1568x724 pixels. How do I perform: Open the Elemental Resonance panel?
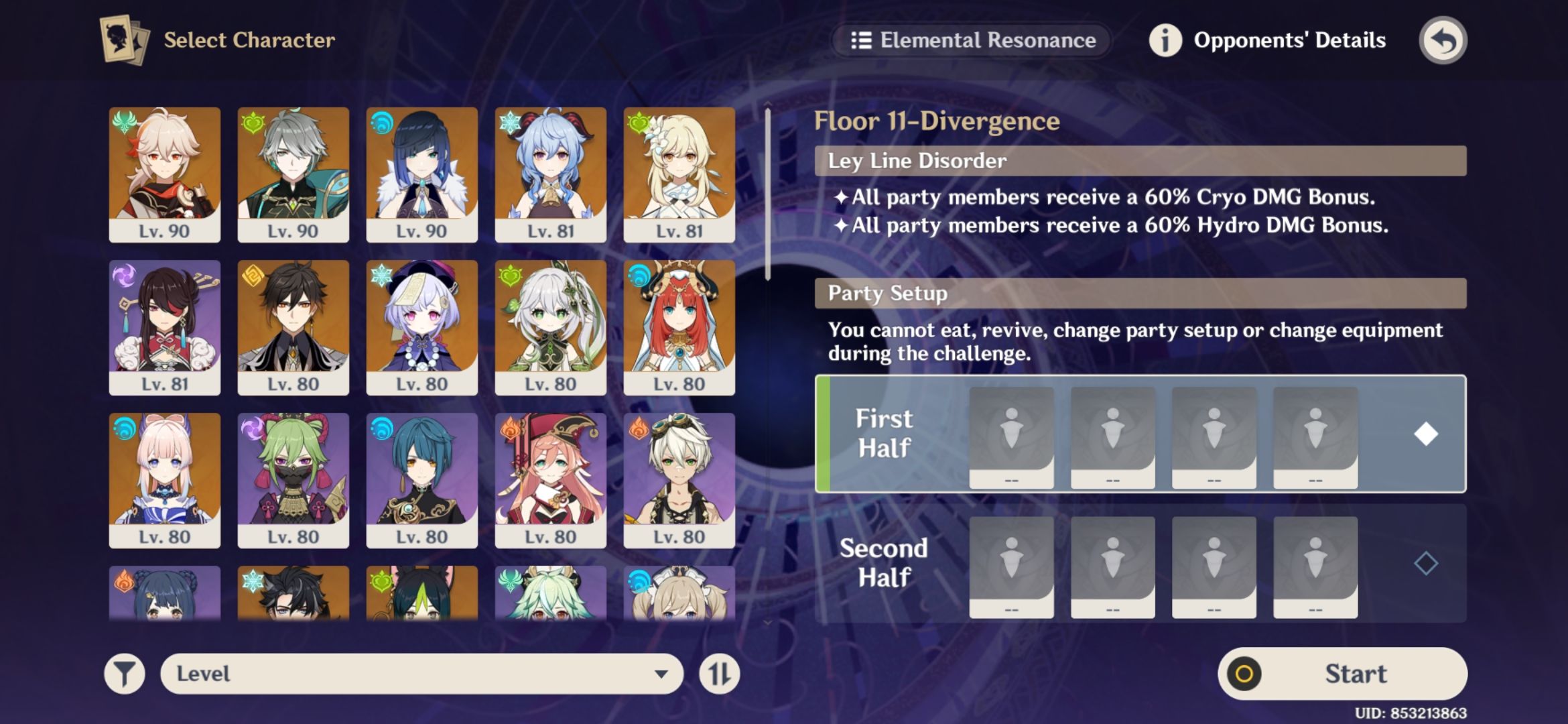pyautogui.click(x=972, y=40)
